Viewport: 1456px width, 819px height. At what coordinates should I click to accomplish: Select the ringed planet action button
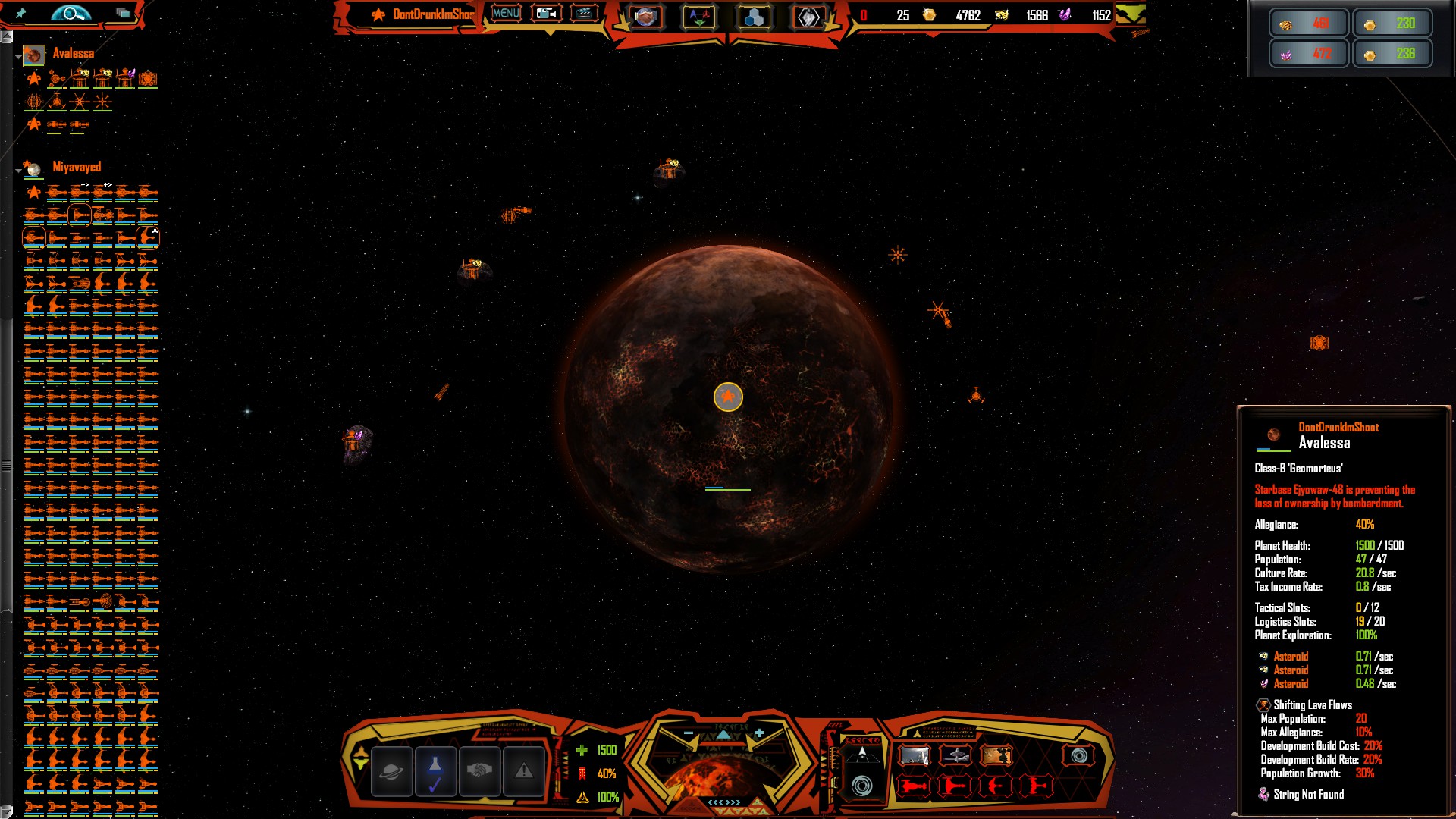pos(391,771)
